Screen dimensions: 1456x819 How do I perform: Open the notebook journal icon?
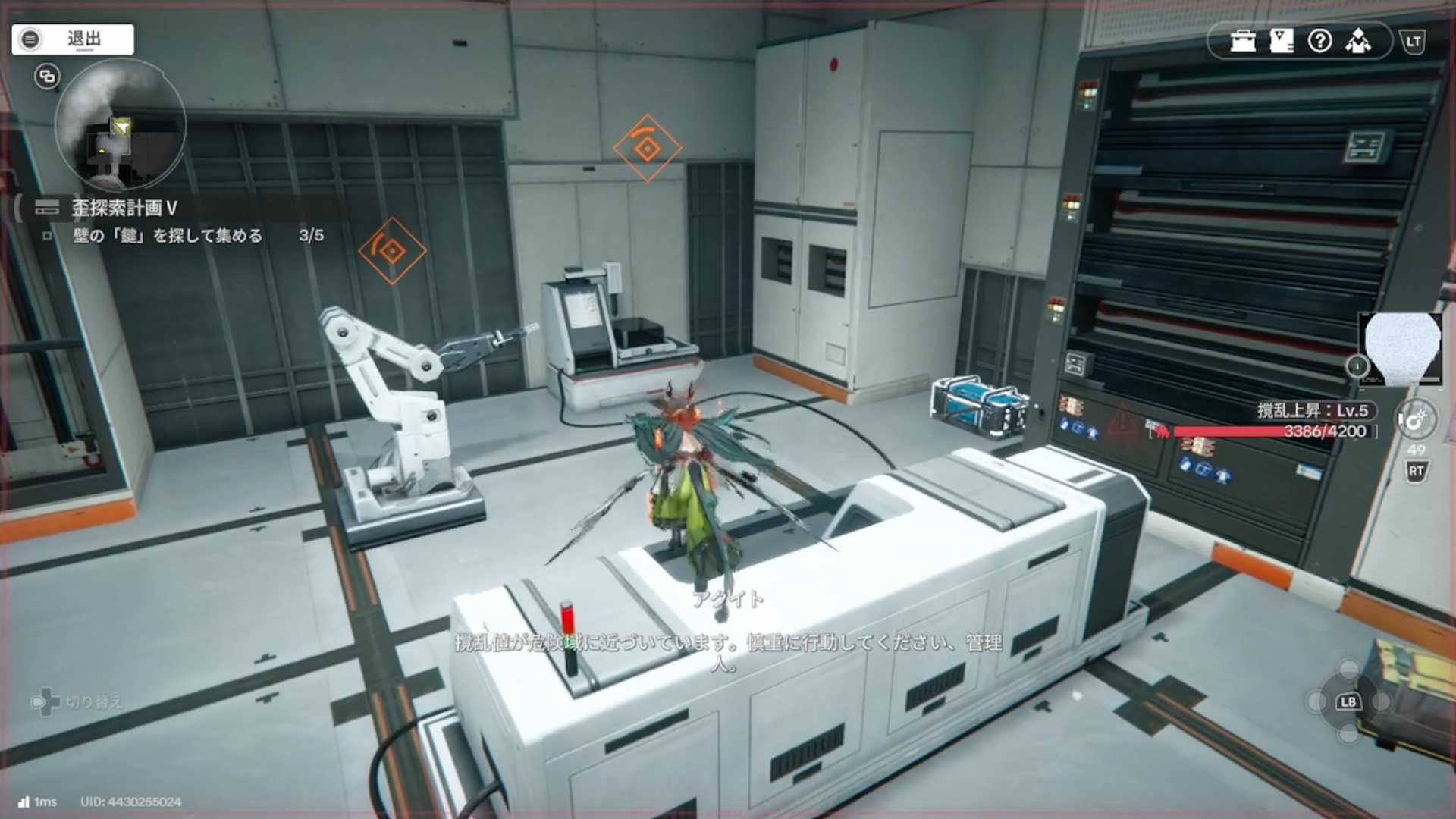tap(1282, 41)
